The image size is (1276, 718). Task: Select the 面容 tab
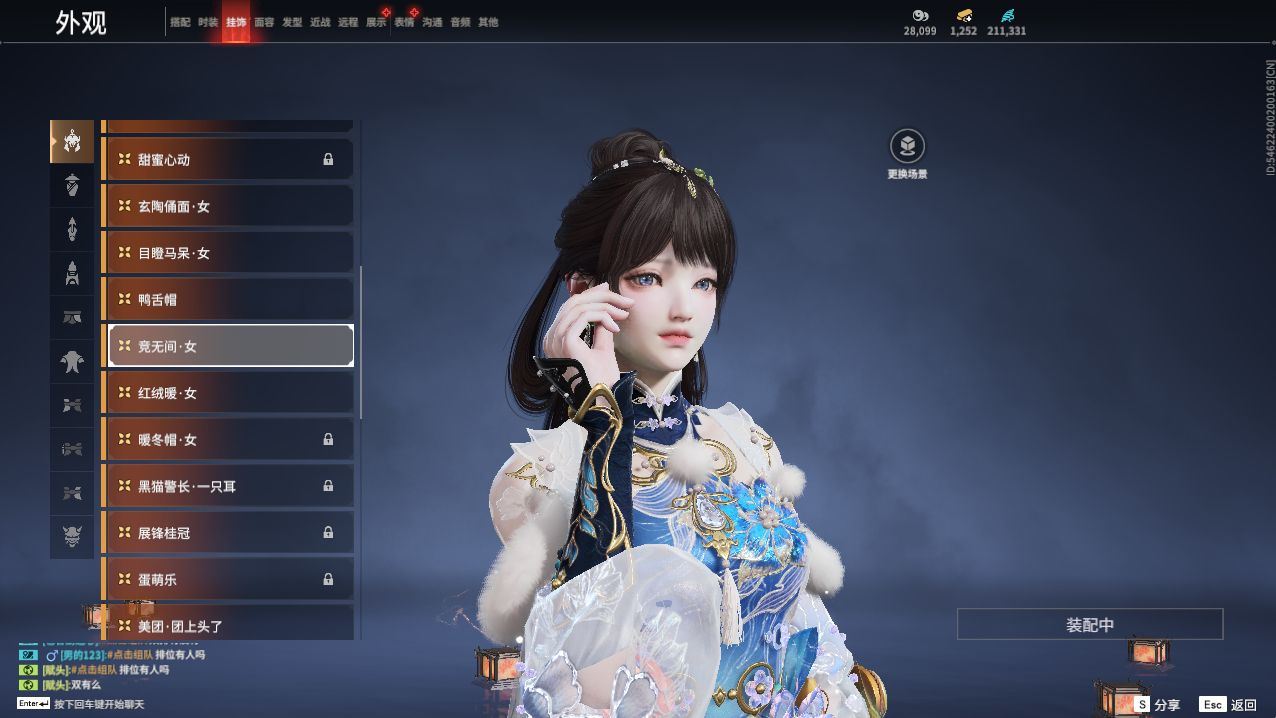pyautogui.click(x=264, y=22)
